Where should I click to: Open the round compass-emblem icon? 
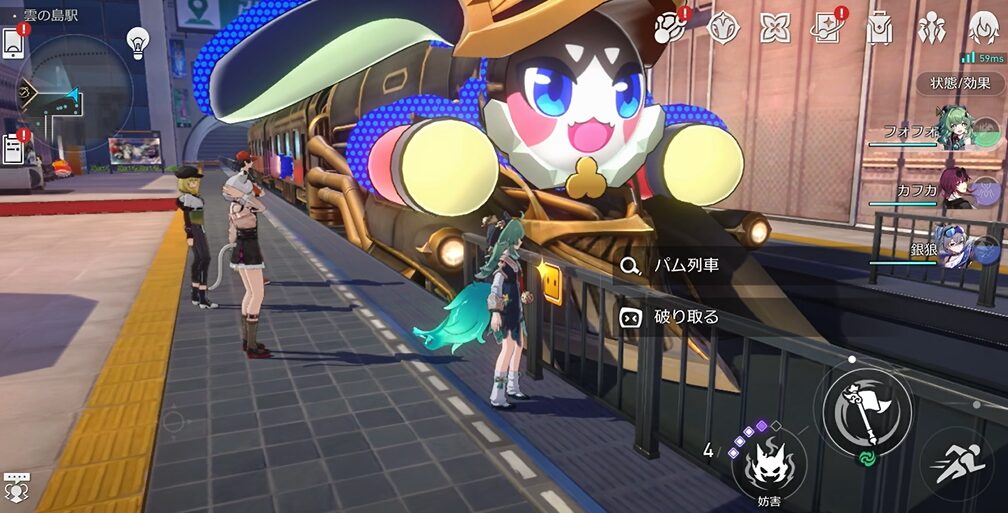(x=722, y=27)
